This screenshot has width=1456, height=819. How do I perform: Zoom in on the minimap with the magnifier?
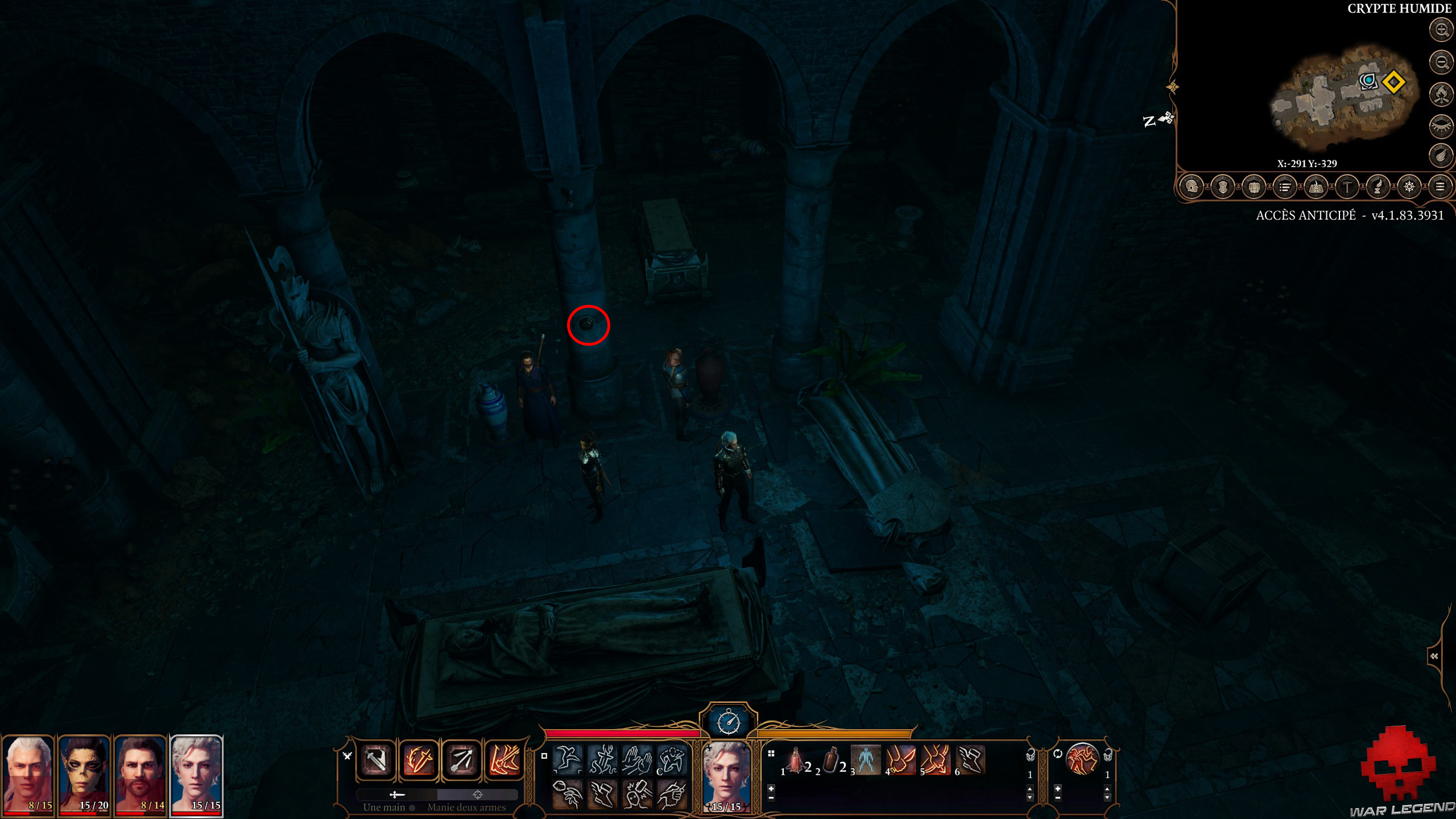pos(1441,29)
